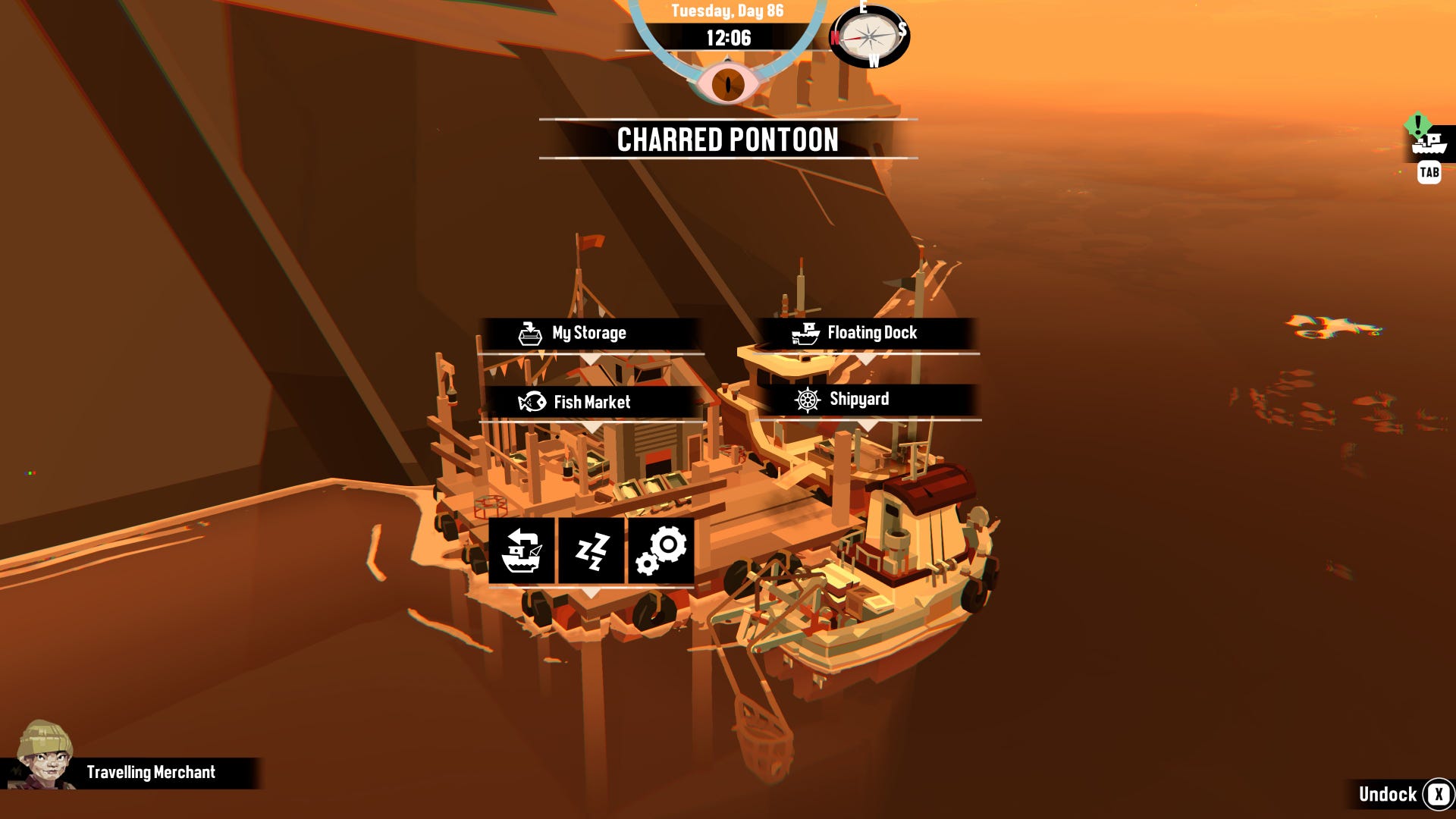Click the boat undock icon button
Image resolution: width=1456 pixels, height=819 pixels.
pos(522,551)
